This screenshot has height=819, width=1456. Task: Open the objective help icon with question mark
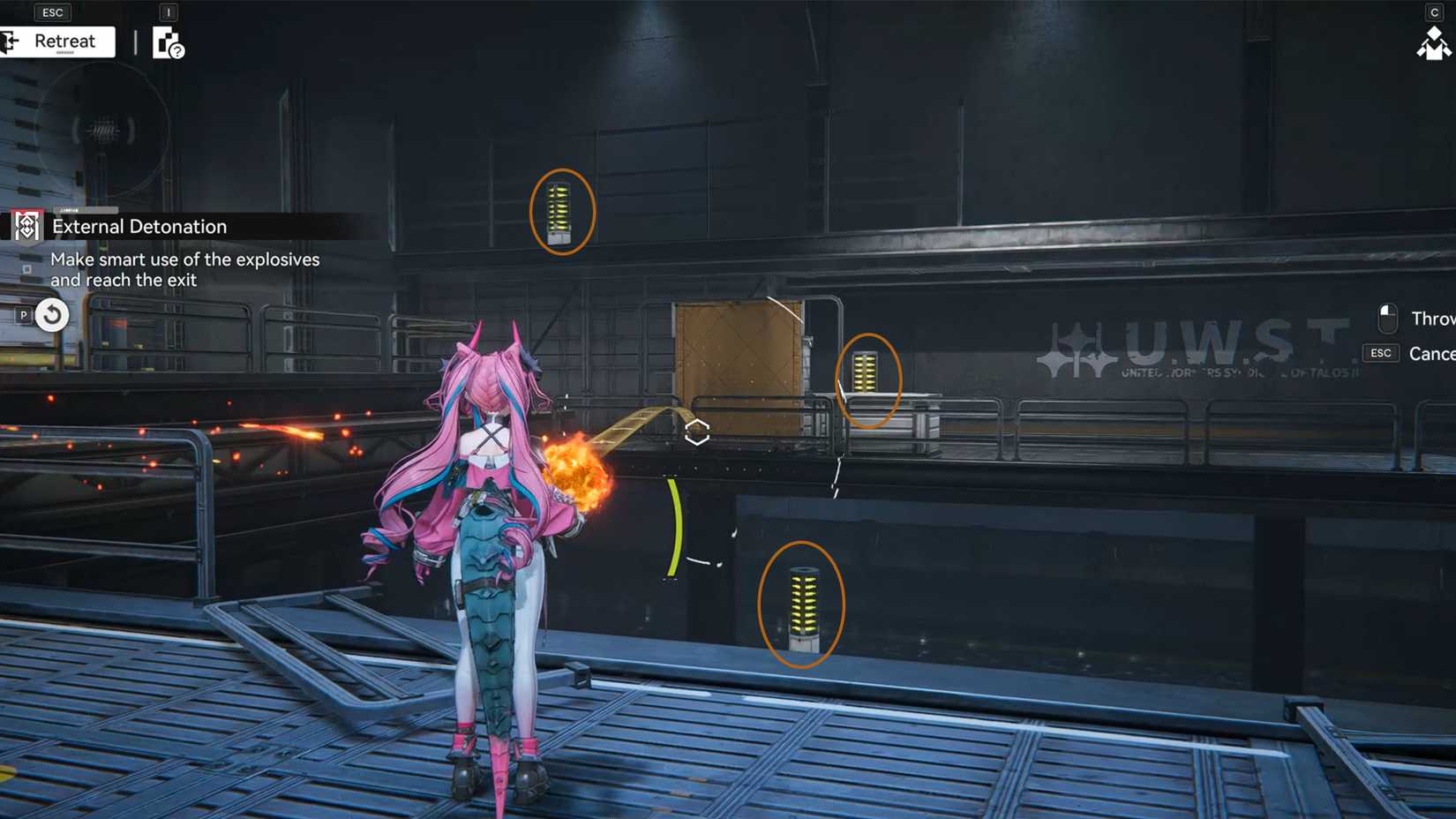(x=169, y=46)
